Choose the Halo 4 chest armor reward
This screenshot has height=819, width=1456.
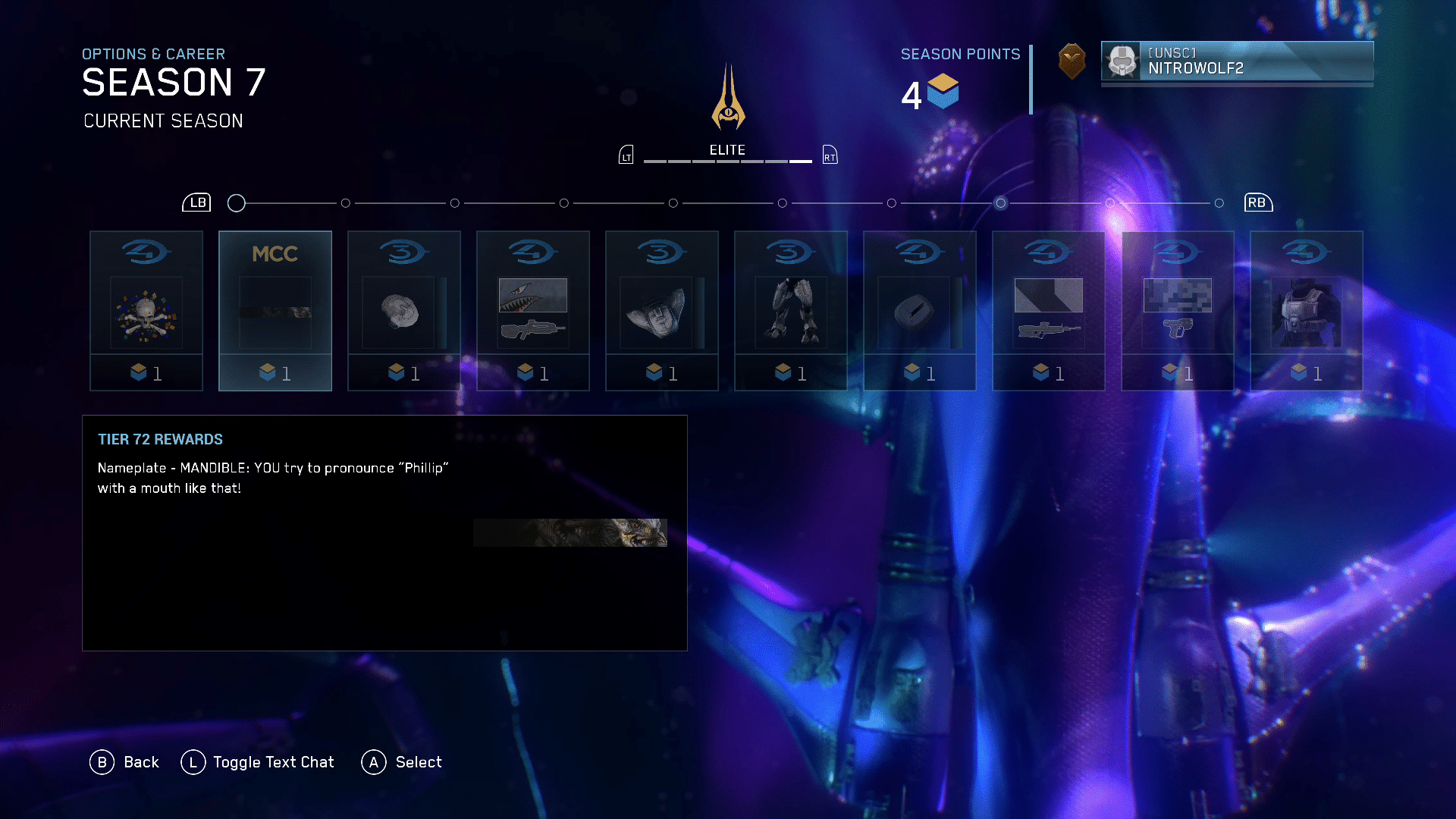click(1307, 311)
